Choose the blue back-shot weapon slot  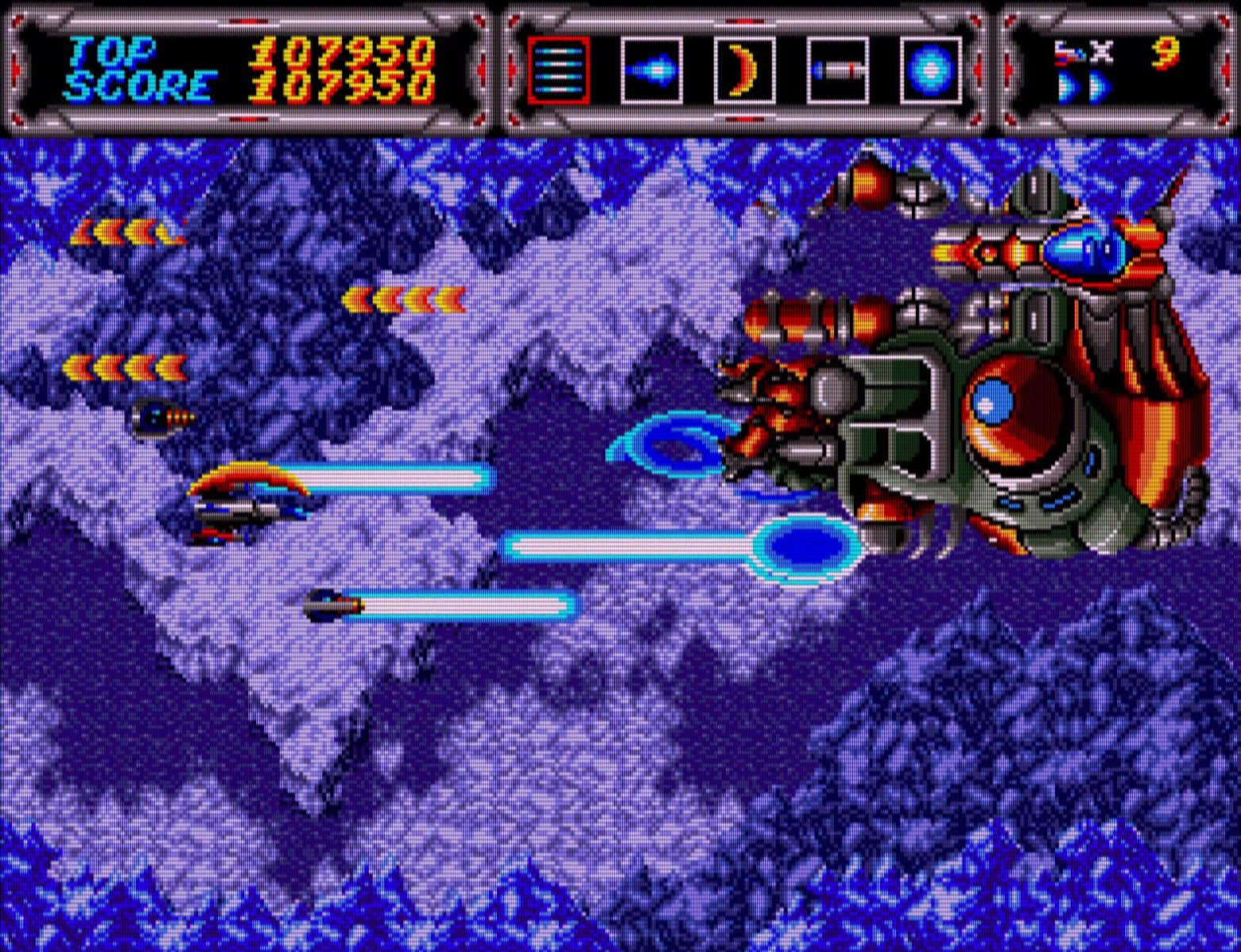[651, 70]
